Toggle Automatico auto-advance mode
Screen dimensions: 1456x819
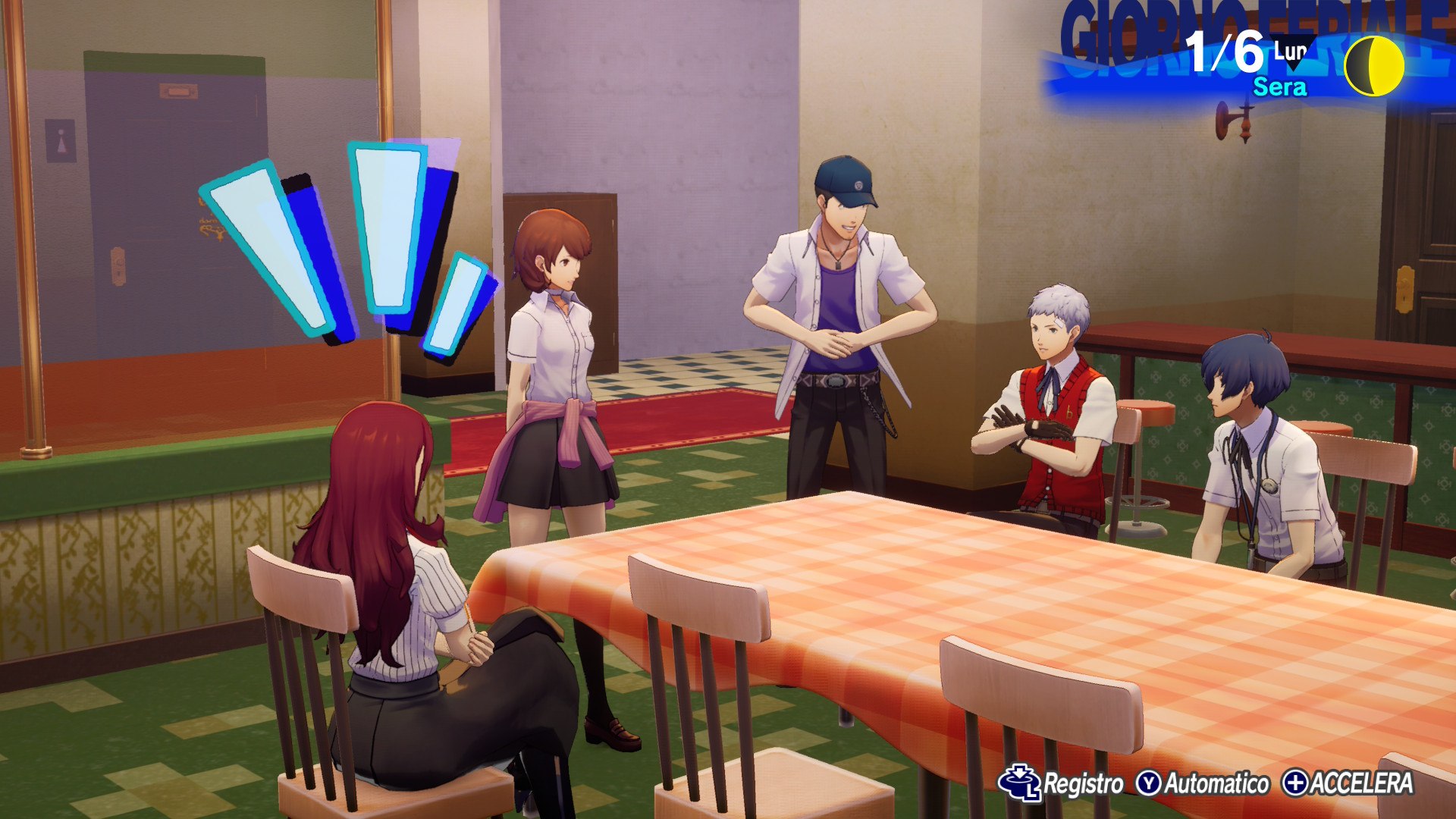point(1203,784)
